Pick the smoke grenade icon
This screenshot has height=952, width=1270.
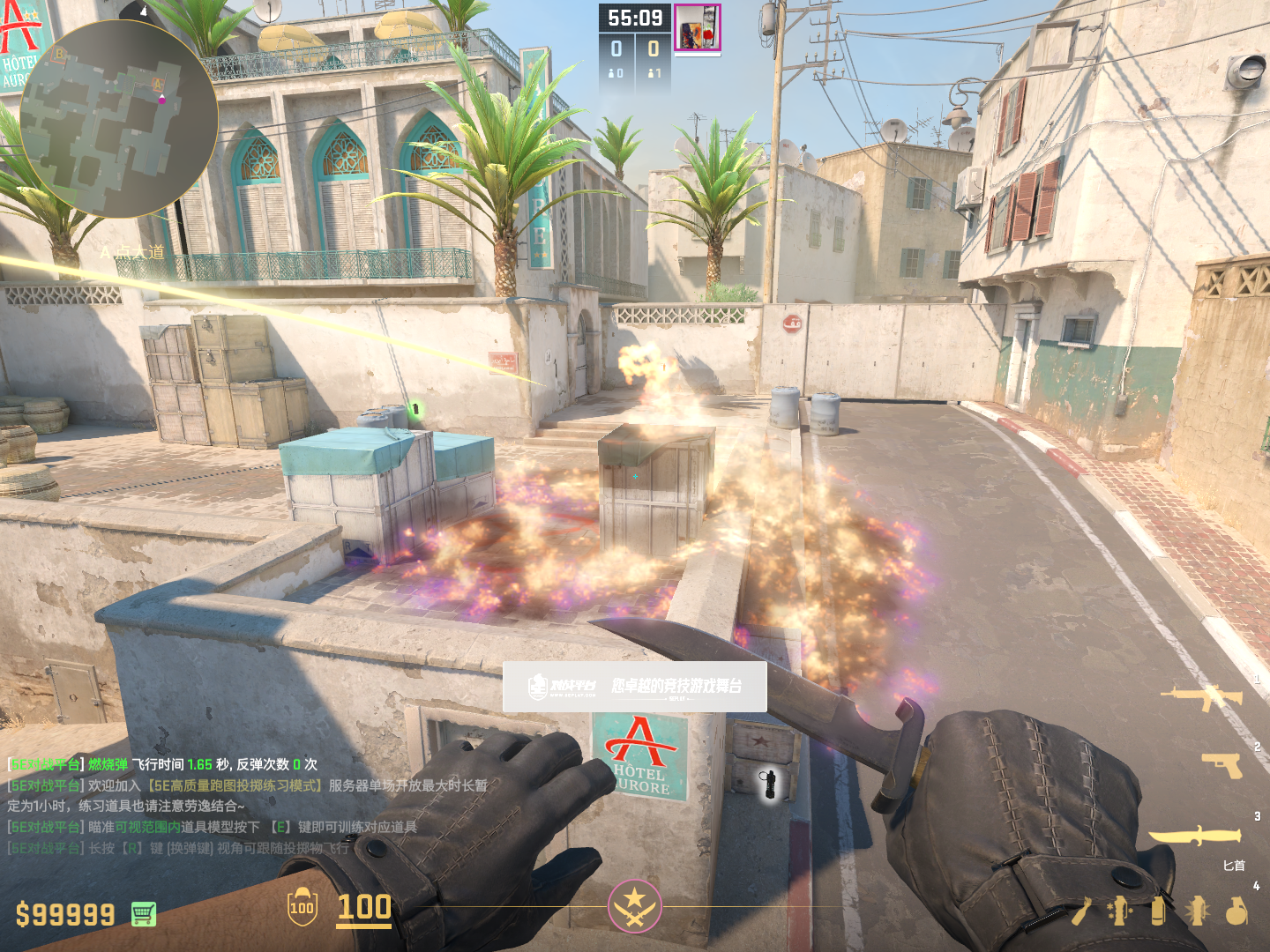click(1159, 911)
